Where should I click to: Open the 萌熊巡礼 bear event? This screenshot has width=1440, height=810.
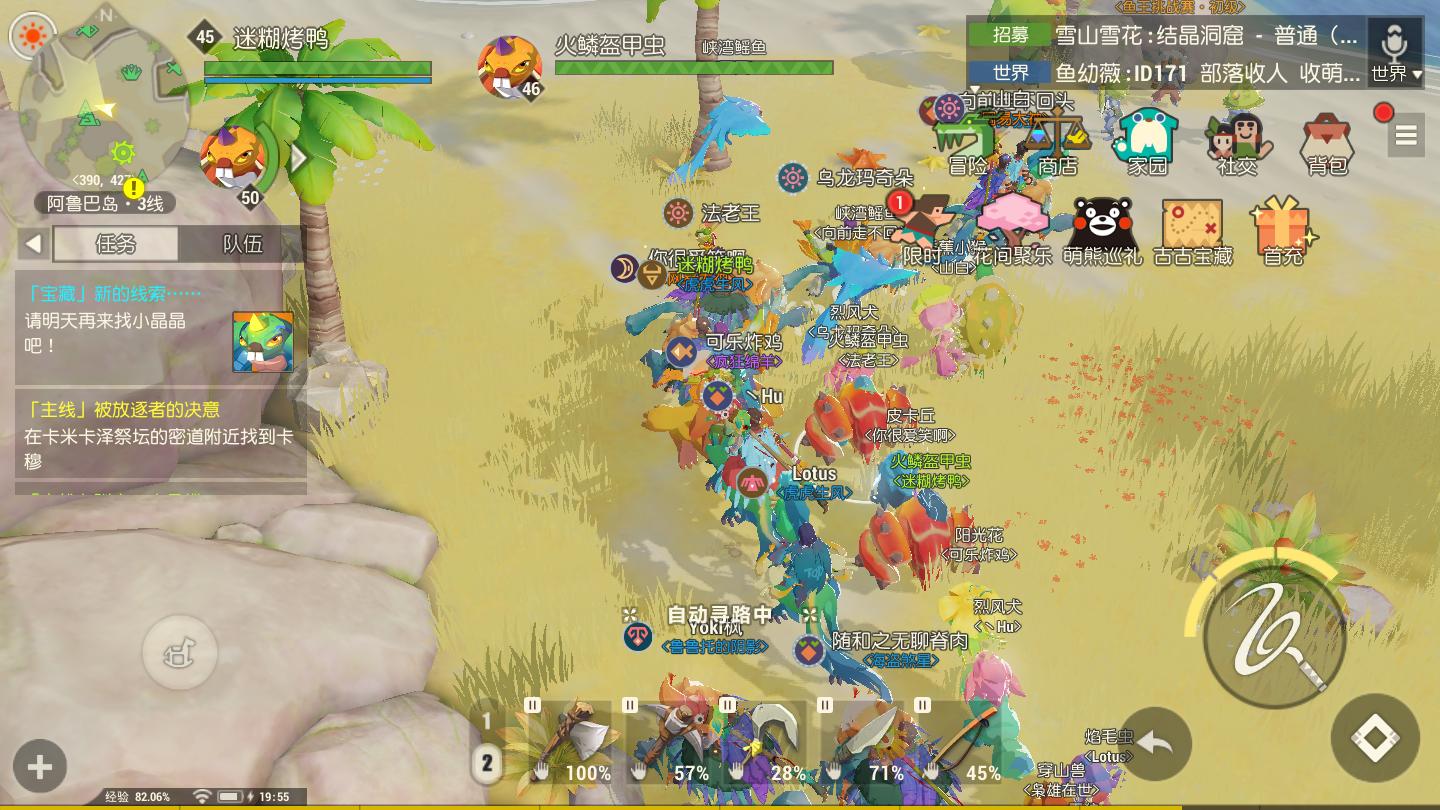1102,233
